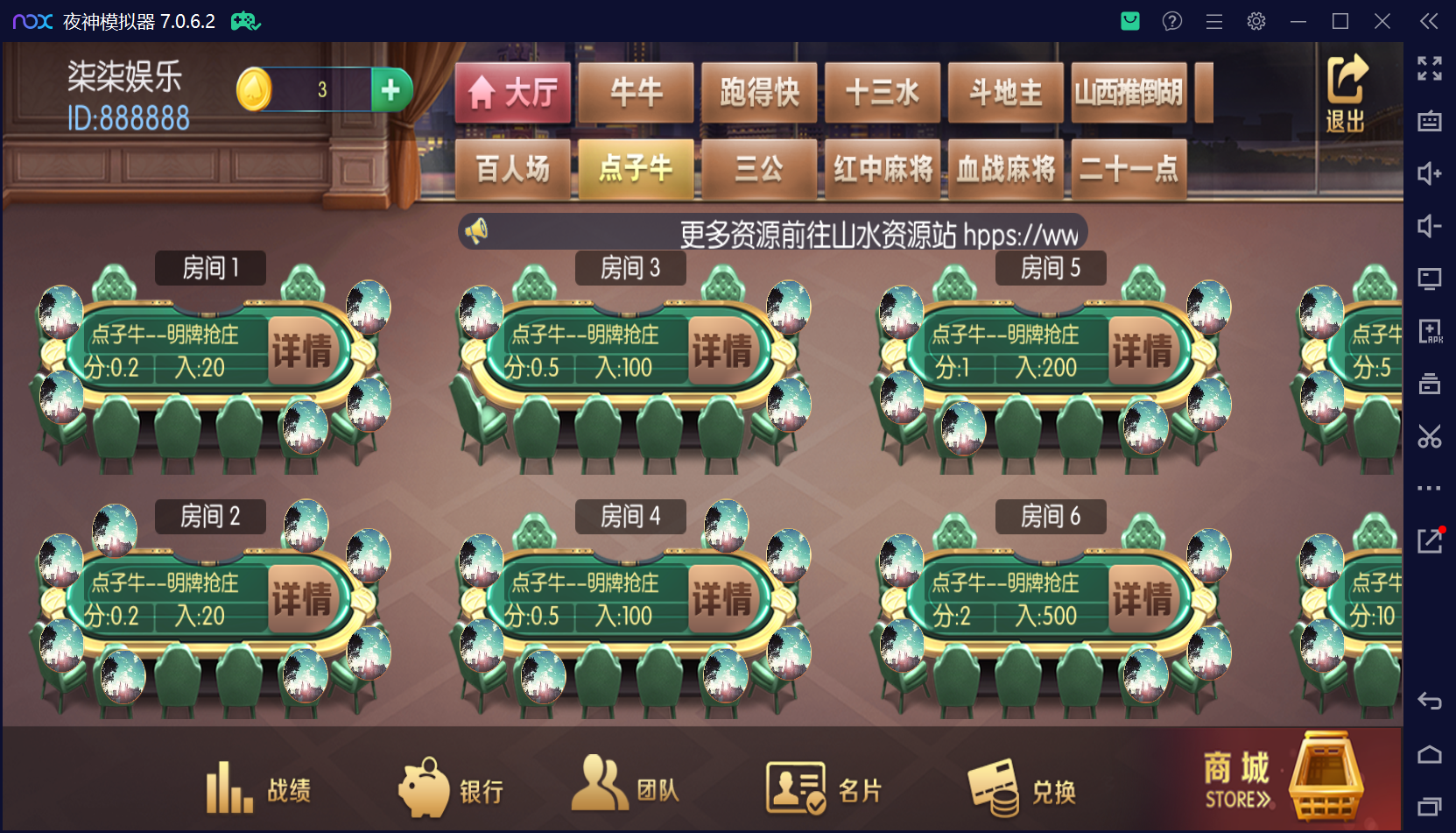1456x833 pixels.
Task: Click + to add gold coins
Action: (390, 88)
